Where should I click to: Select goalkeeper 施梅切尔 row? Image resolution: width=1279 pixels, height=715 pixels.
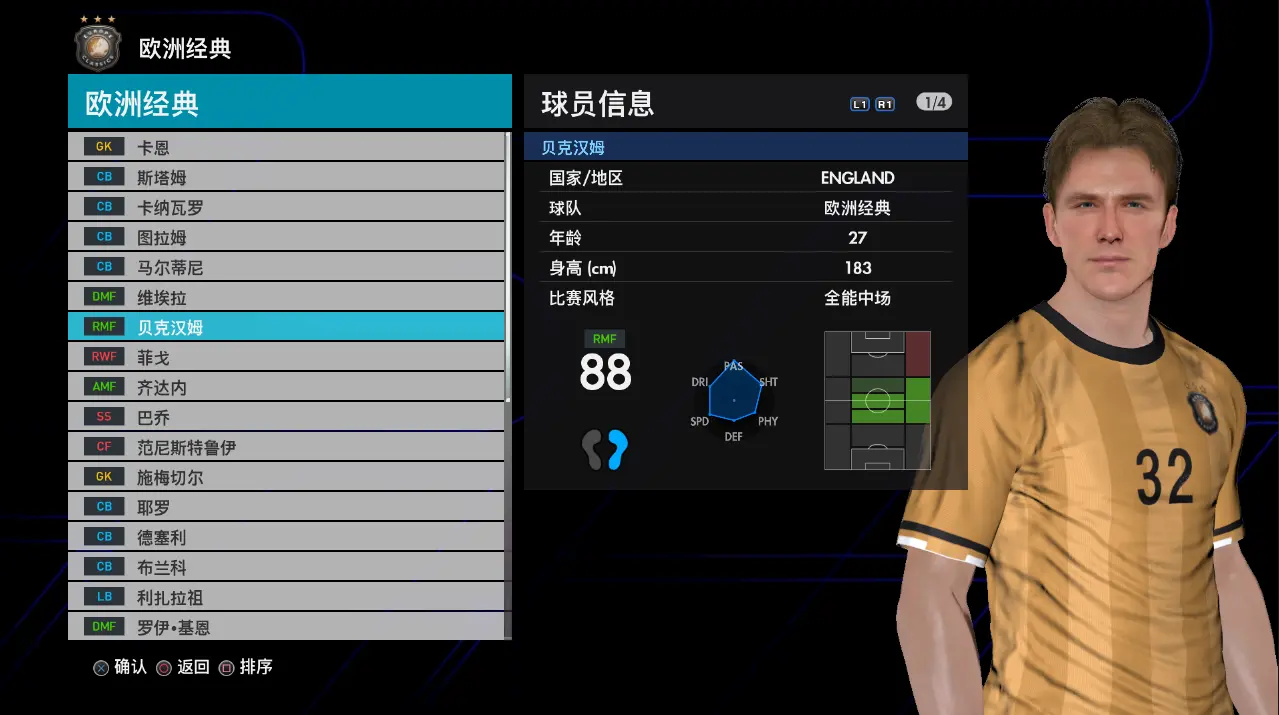286,477
